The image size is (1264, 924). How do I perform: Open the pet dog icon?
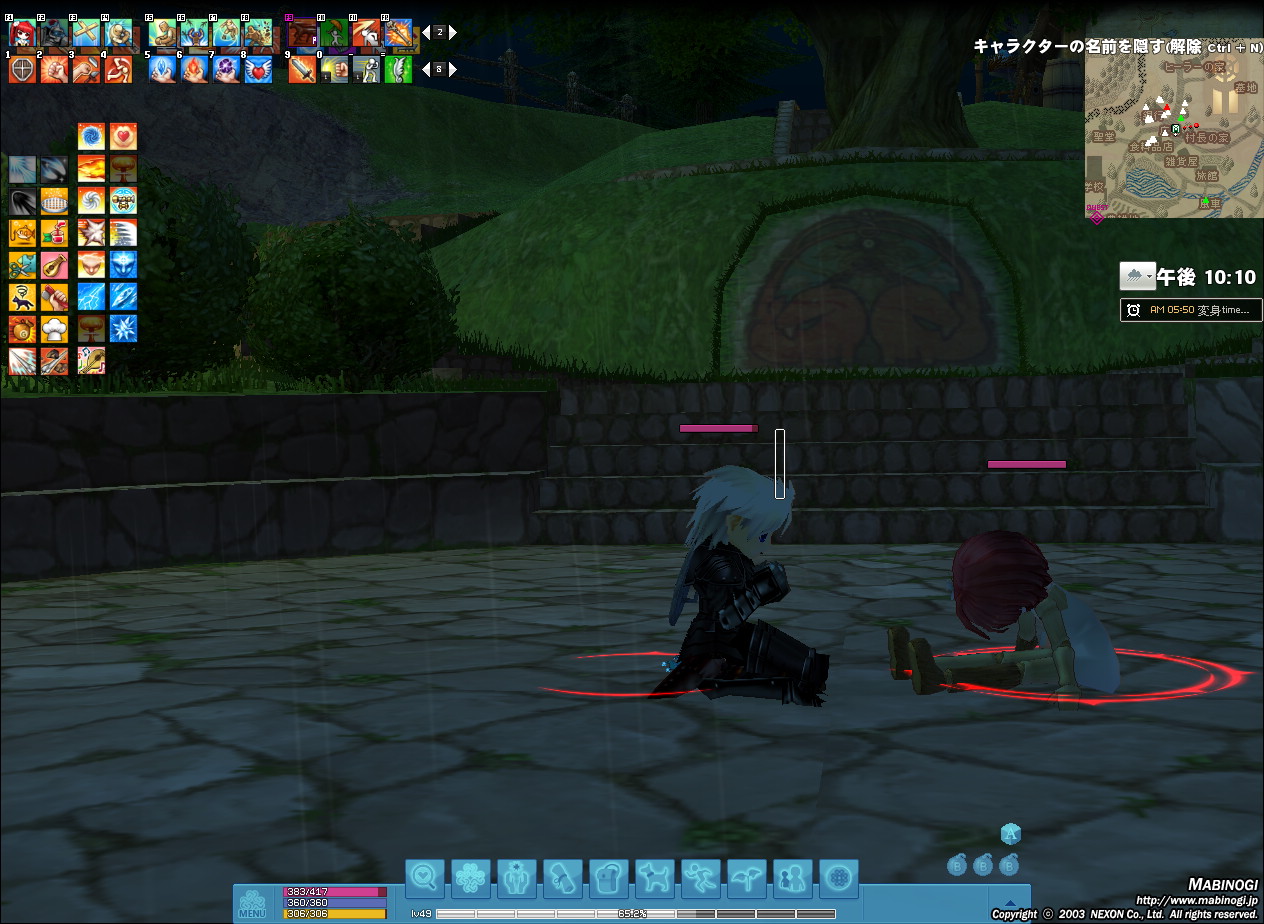tap(655, 878)
